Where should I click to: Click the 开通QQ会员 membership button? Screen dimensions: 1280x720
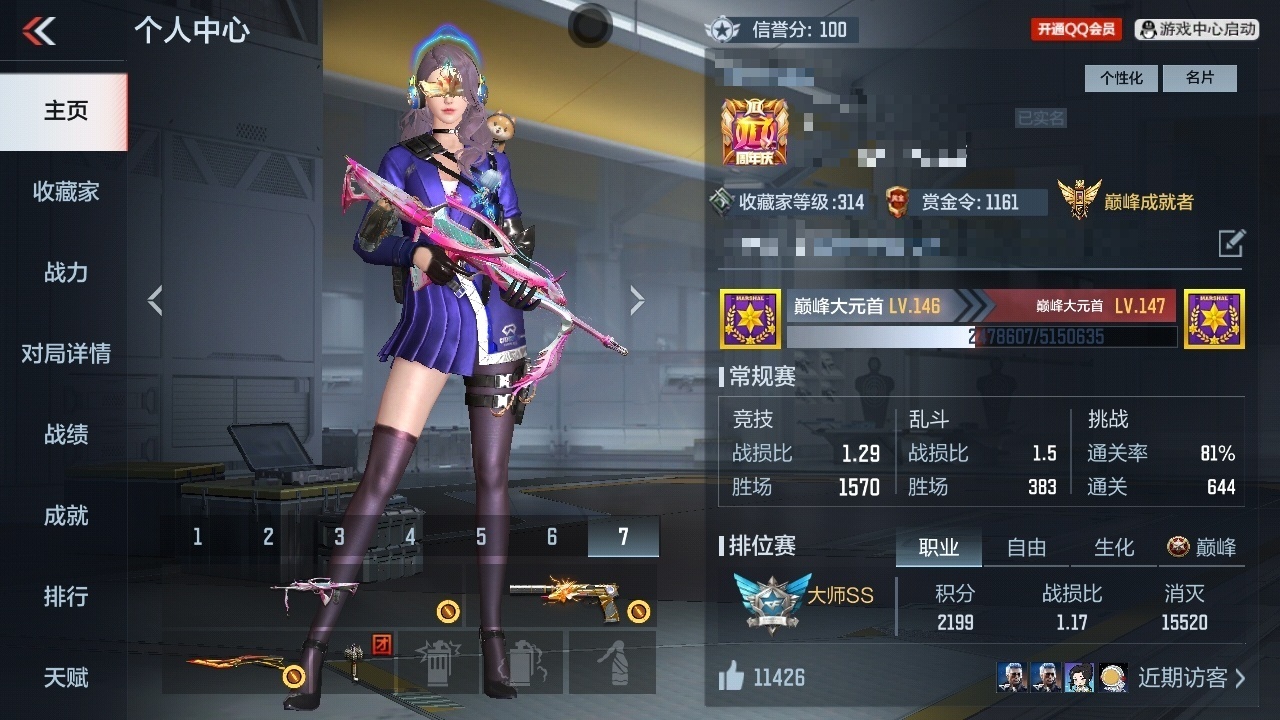point(1076,30)
